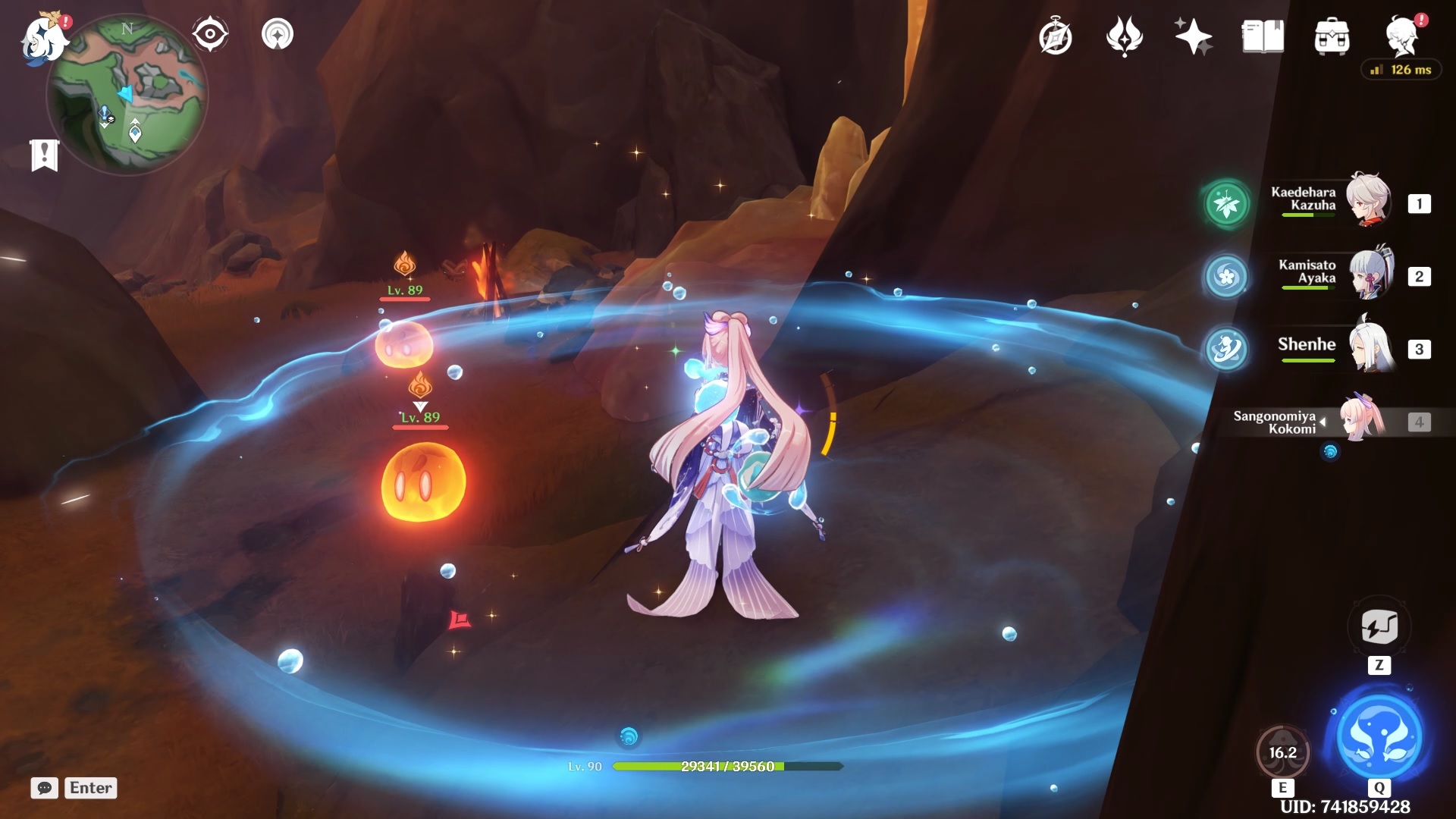
Task: Open the Adventurer Handbook compass icon
Action: coord(1056,36)
